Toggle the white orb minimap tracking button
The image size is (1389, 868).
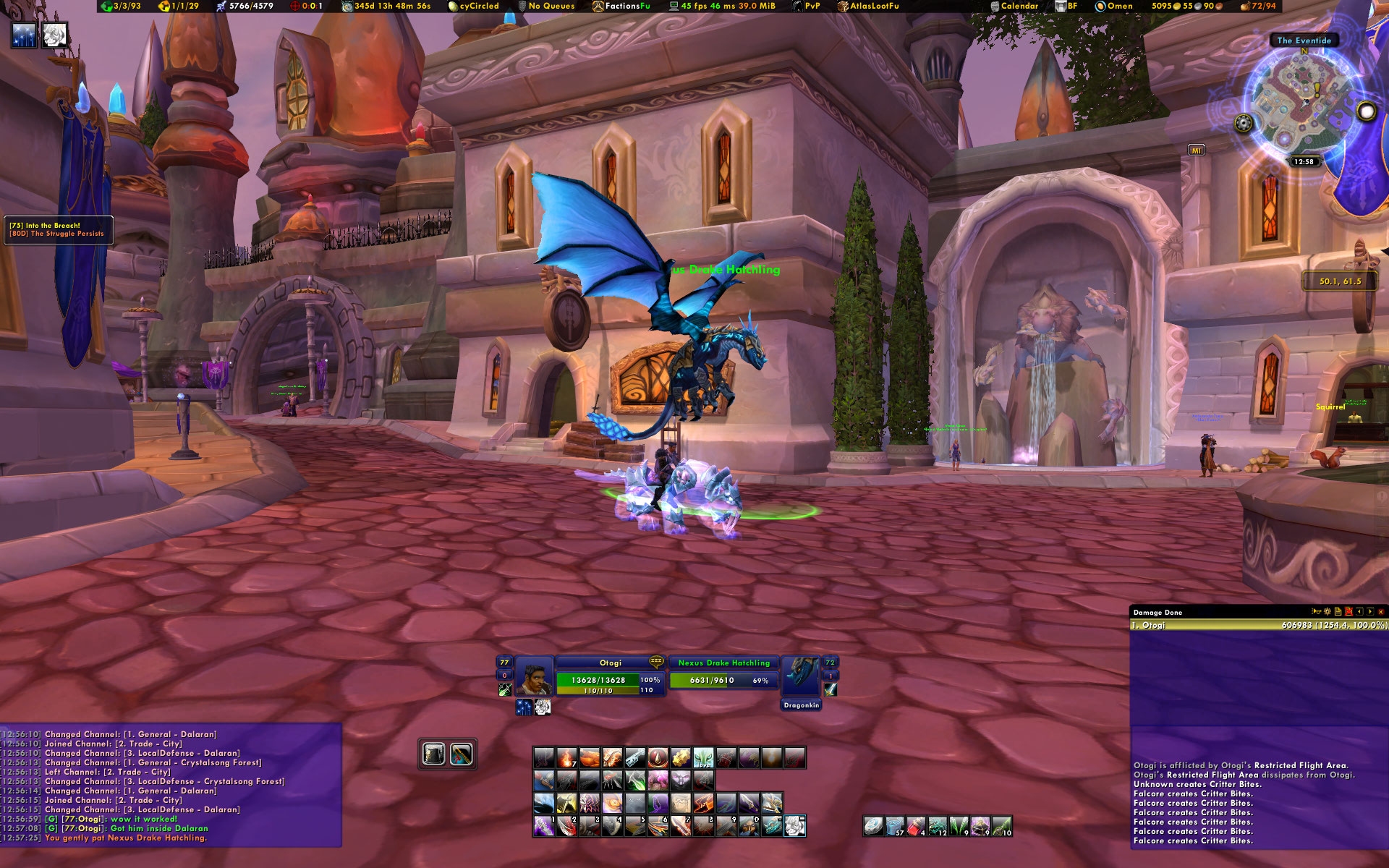point(1366,111)
